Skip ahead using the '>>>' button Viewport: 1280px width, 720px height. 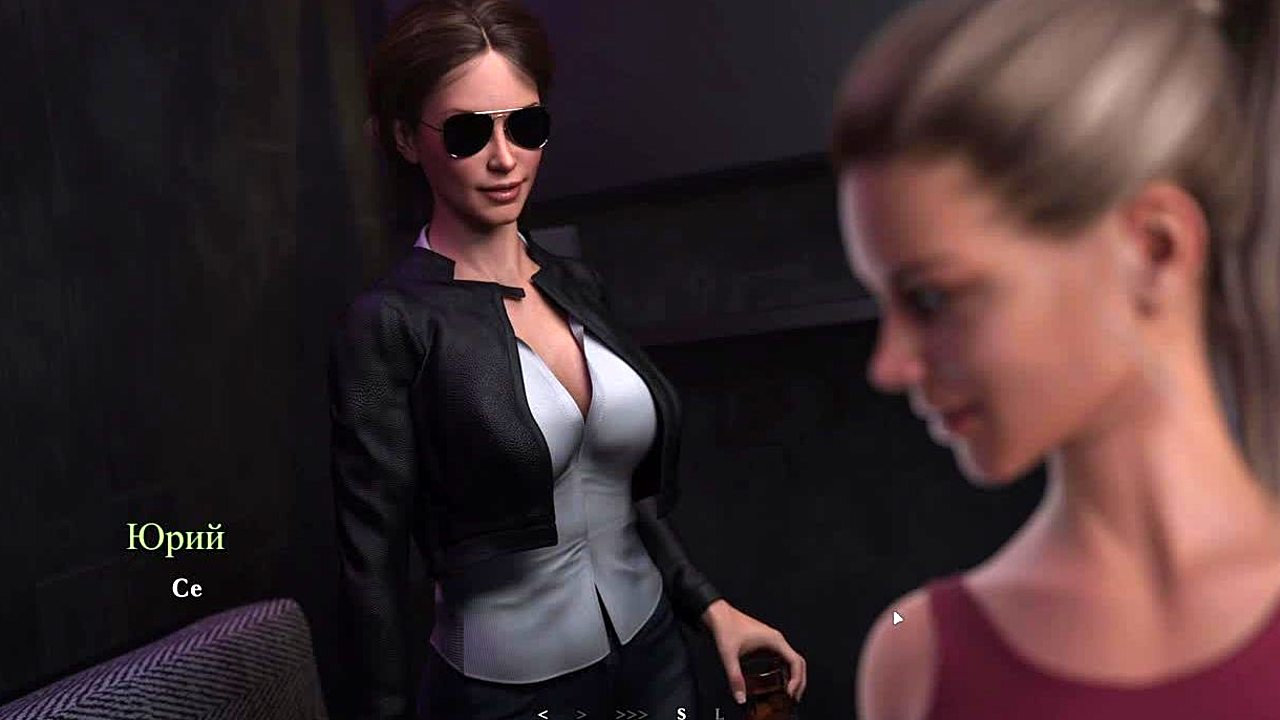pyautogui.click(x=630, y=714)
